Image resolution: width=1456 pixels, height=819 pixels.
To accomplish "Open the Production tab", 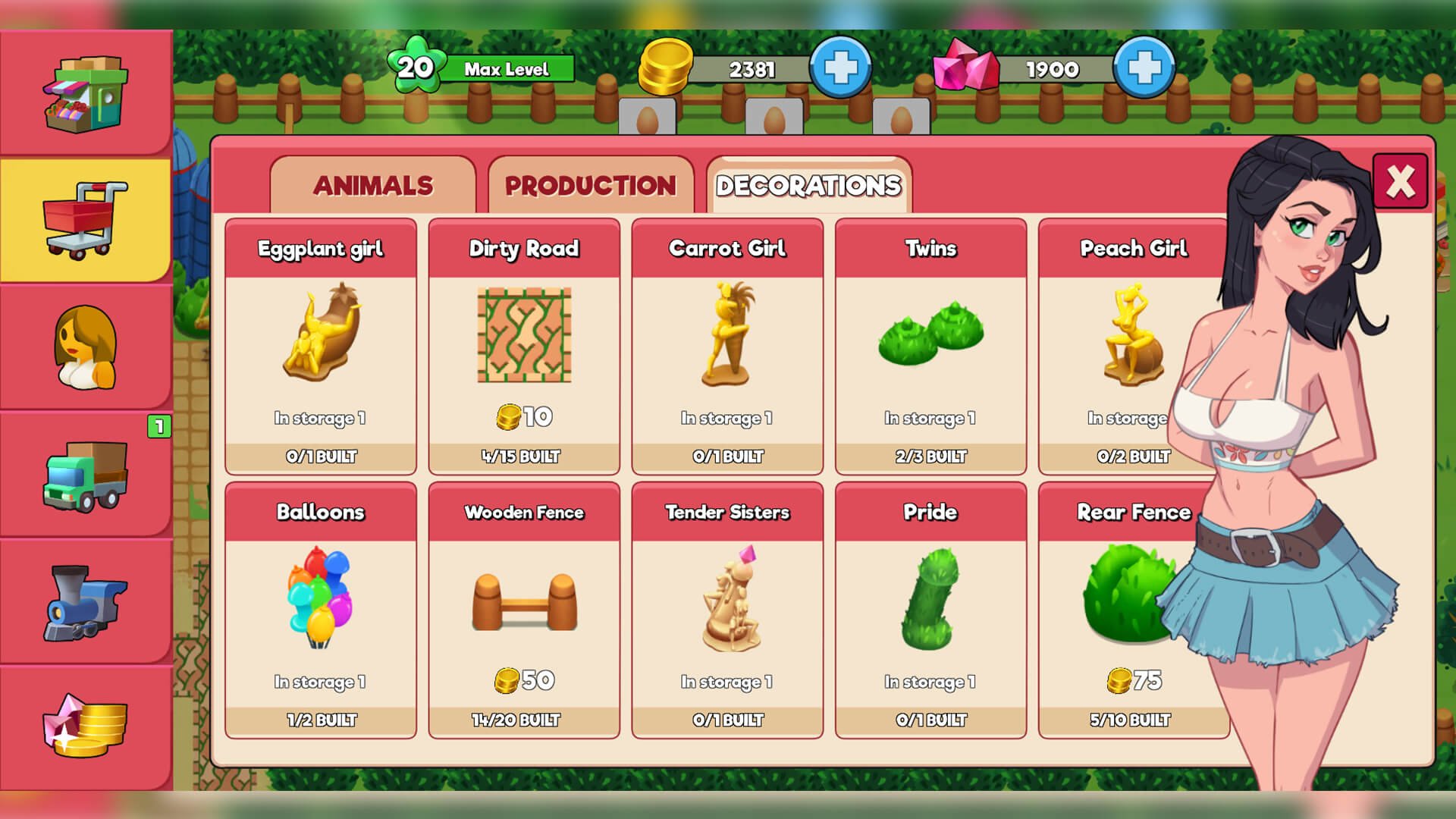I will [x=590, y=186].
